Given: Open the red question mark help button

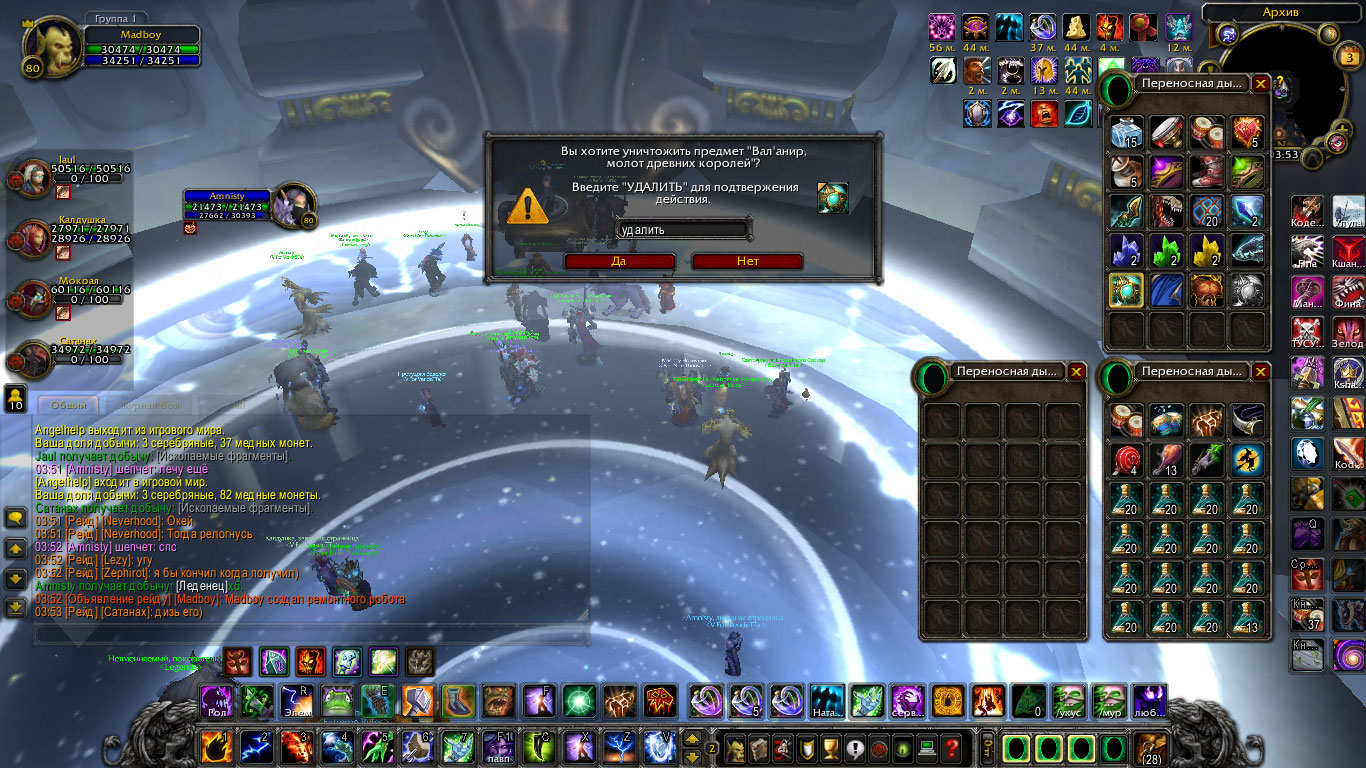Looking at the screenshot, I should pos(952,747).
